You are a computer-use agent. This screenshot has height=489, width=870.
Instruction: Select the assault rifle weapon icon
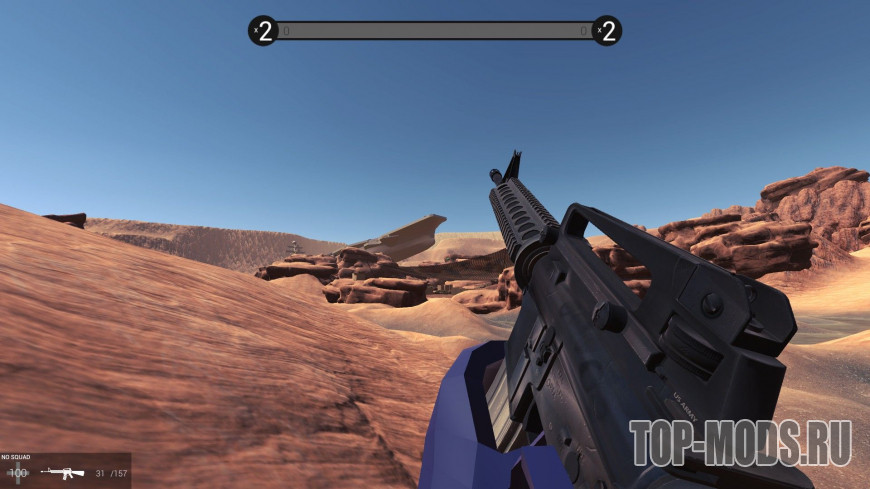click(x=62, y=472)
